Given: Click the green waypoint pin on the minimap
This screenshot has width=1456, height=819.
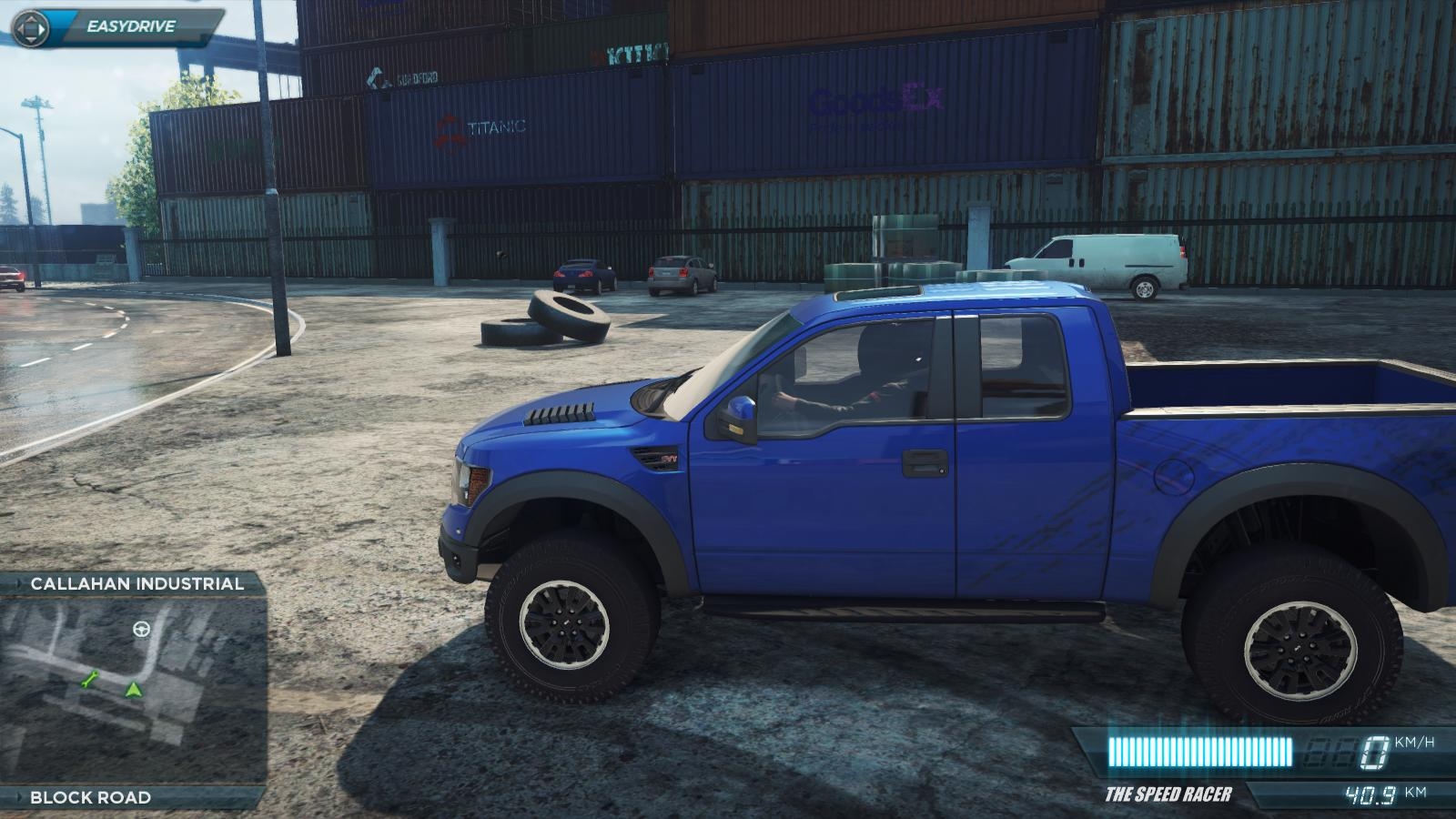Looking at the screenshot, I should (x=90, y=681).
